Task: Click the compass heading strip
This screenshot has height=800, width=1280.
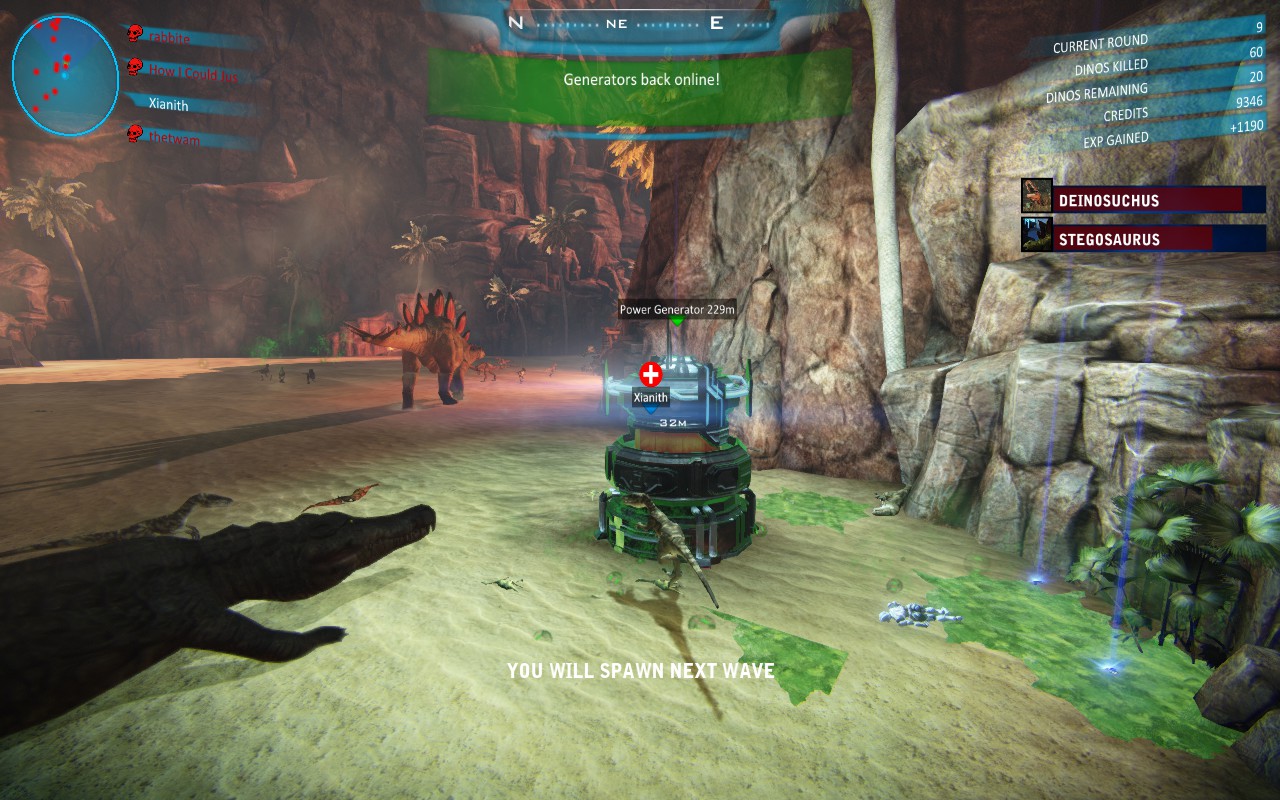Action: pos(615,23)
